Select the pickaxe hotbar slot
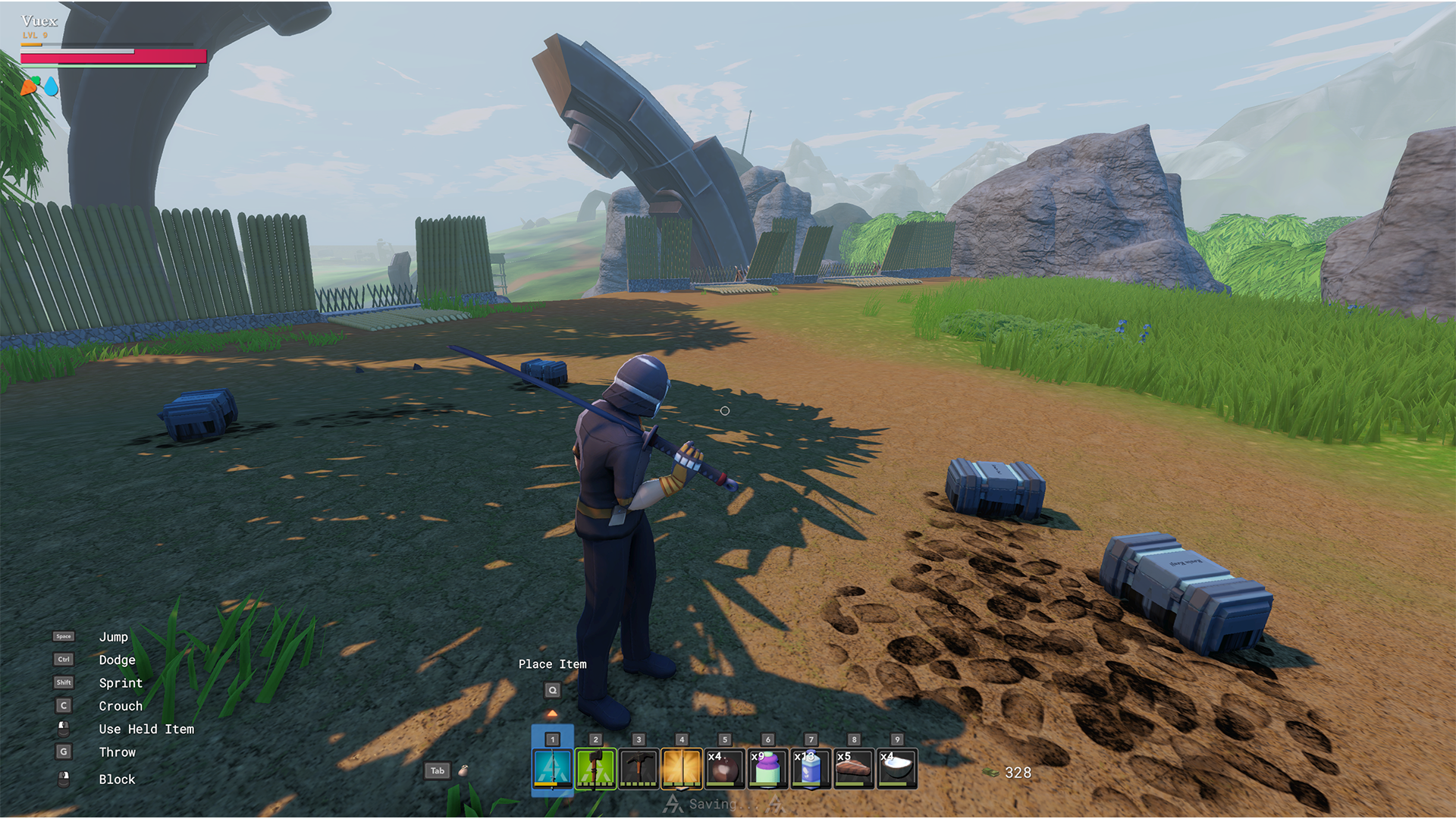Viewport: 1456px width, 819px height. point(639,768)
